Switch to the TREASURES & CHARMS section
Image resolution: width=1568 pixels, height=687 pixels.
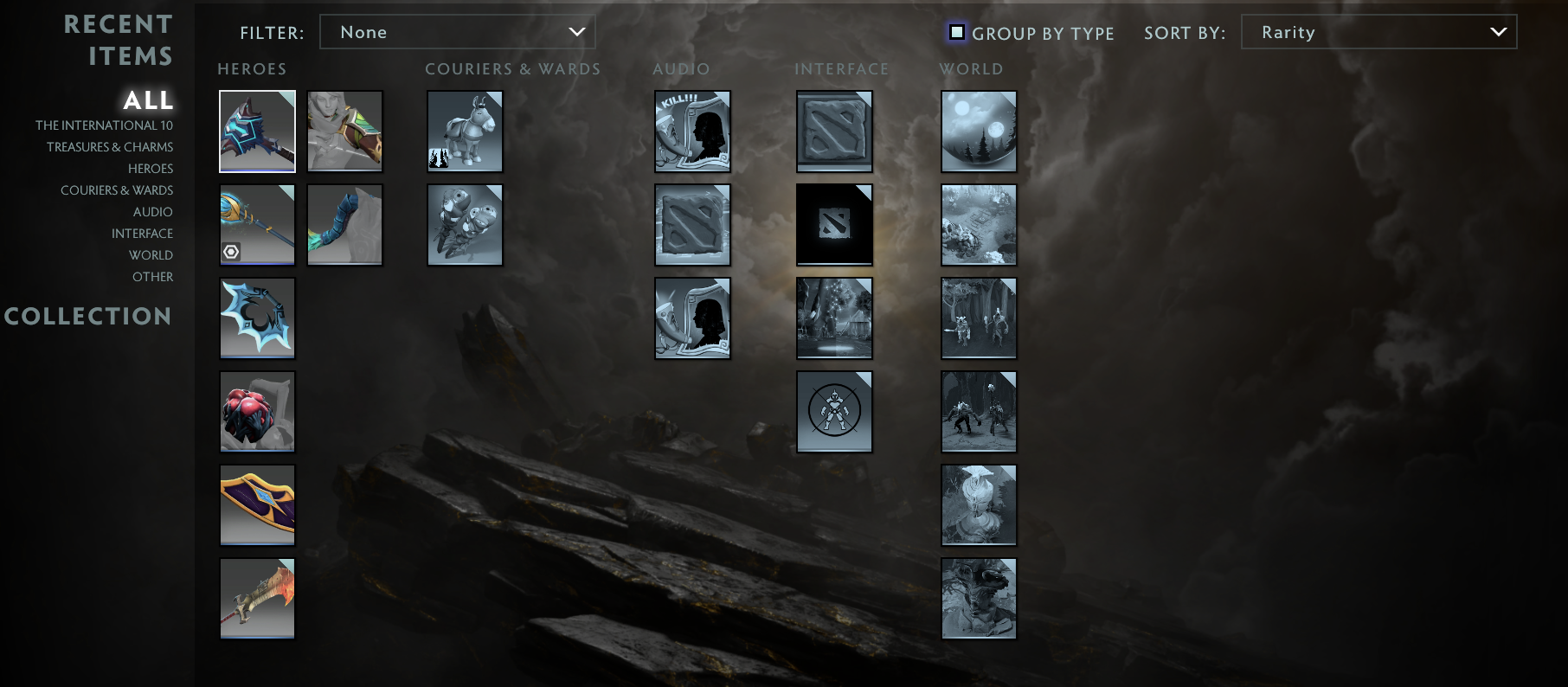coord(110,146)
